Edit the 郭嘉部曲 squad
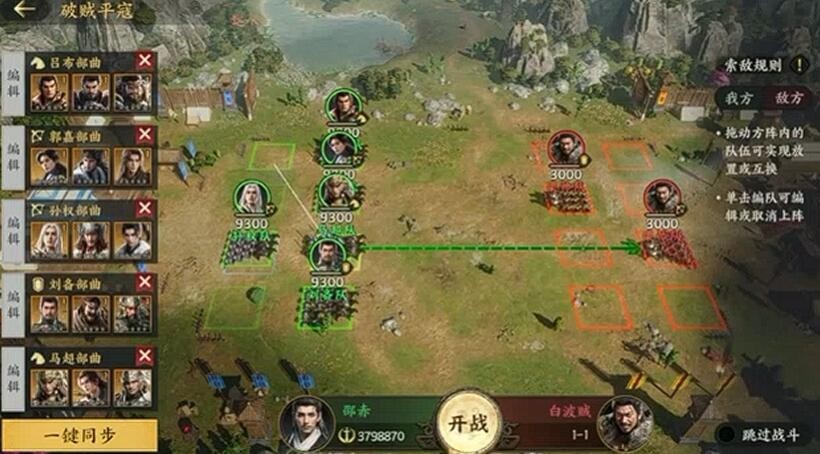 (x=13, y=159)
